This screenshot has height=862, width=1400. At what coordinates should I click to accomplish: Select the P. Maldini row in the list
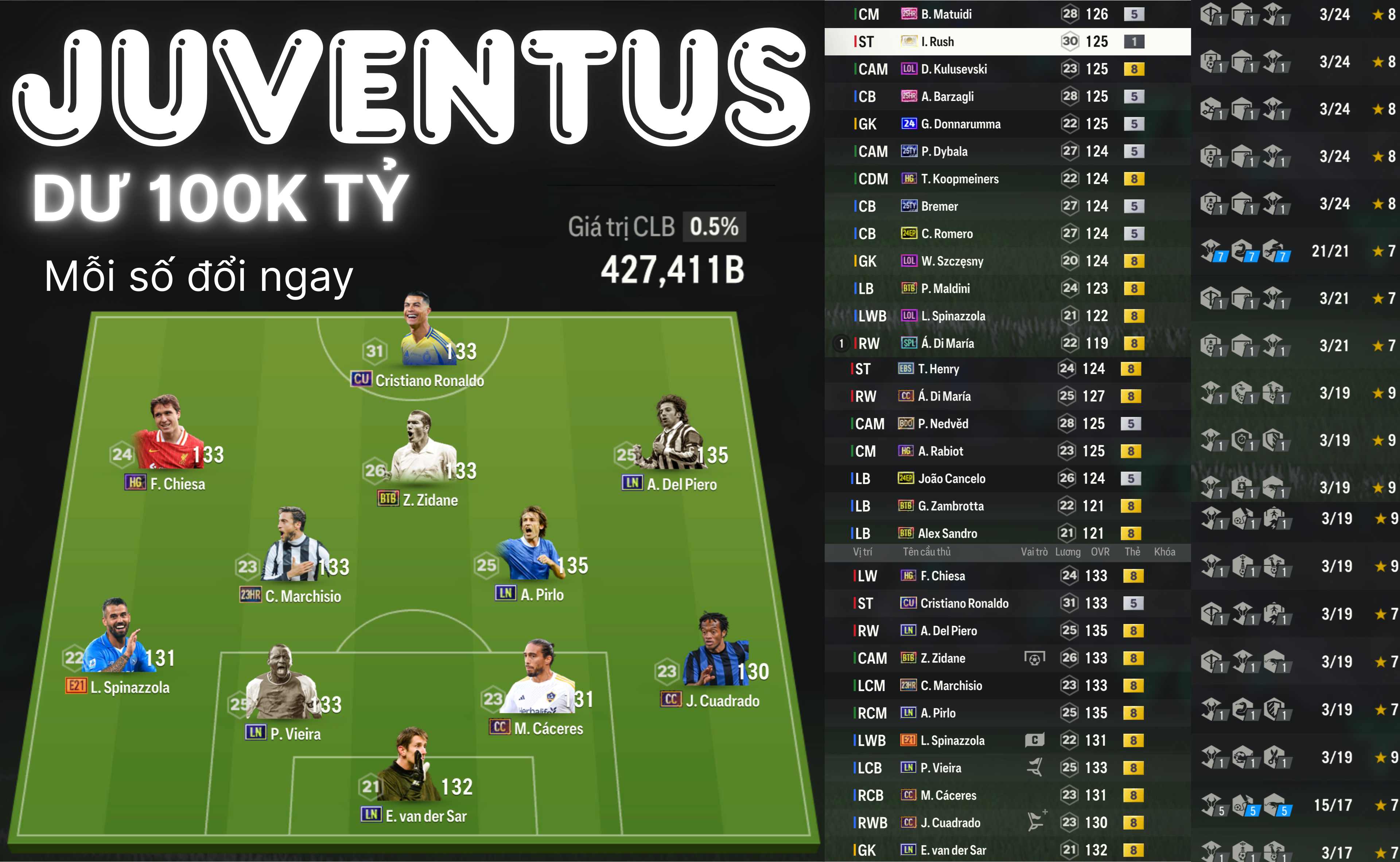[1007, 288]
